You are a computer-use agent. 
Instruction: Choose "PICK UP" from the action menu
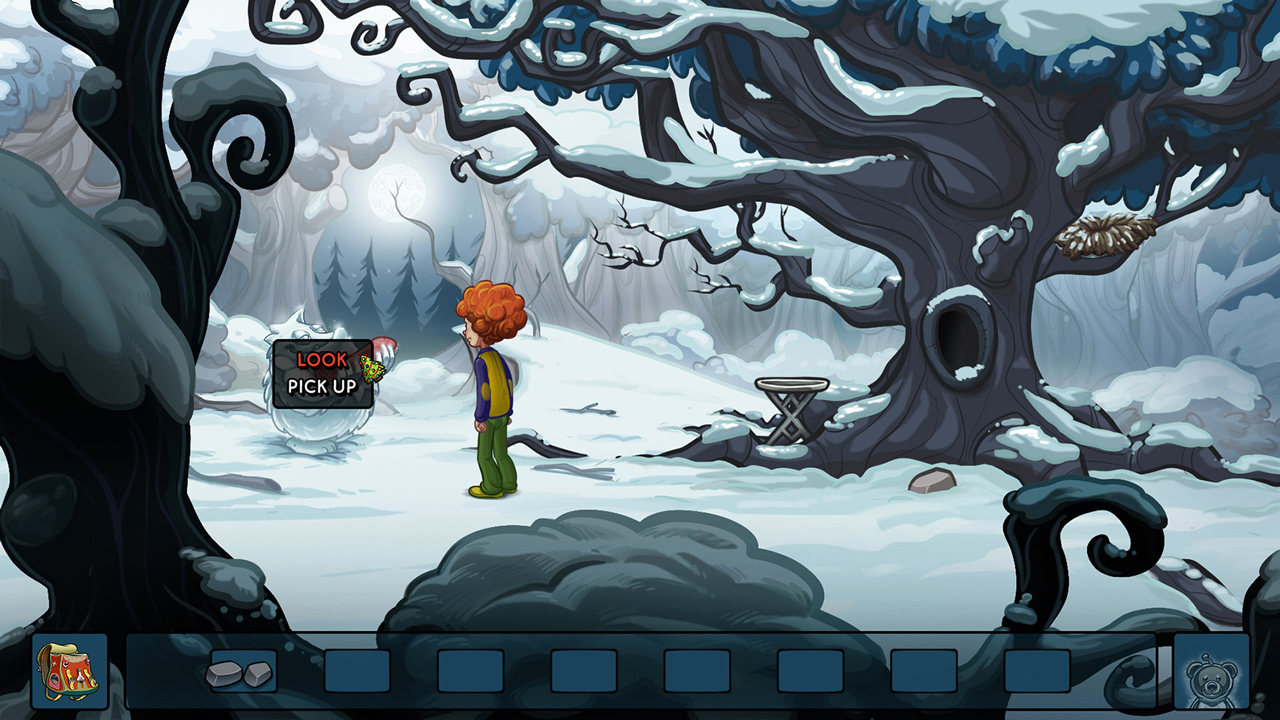tap(322, 387)
